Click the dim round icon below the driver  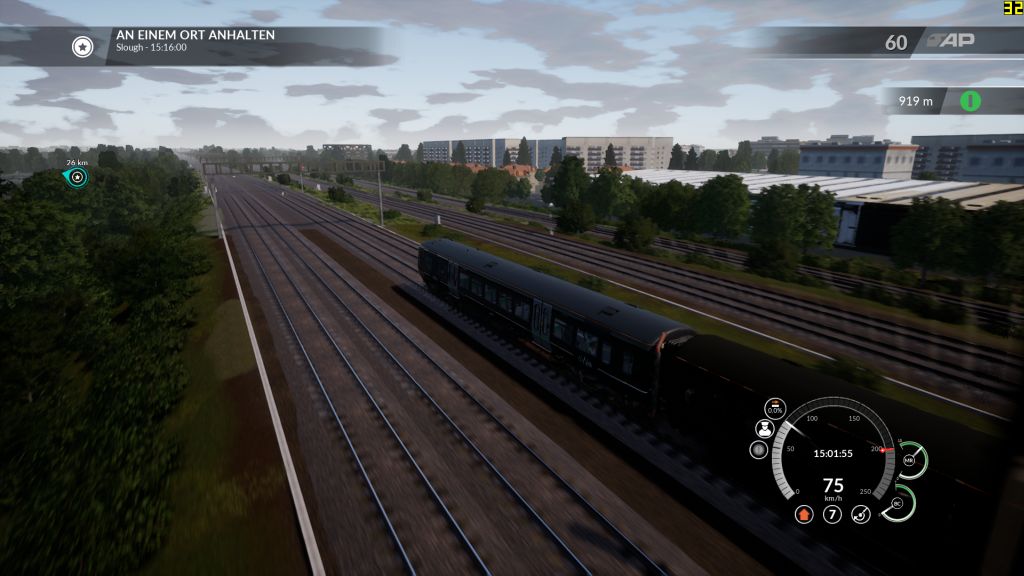[x=760, y=450]
